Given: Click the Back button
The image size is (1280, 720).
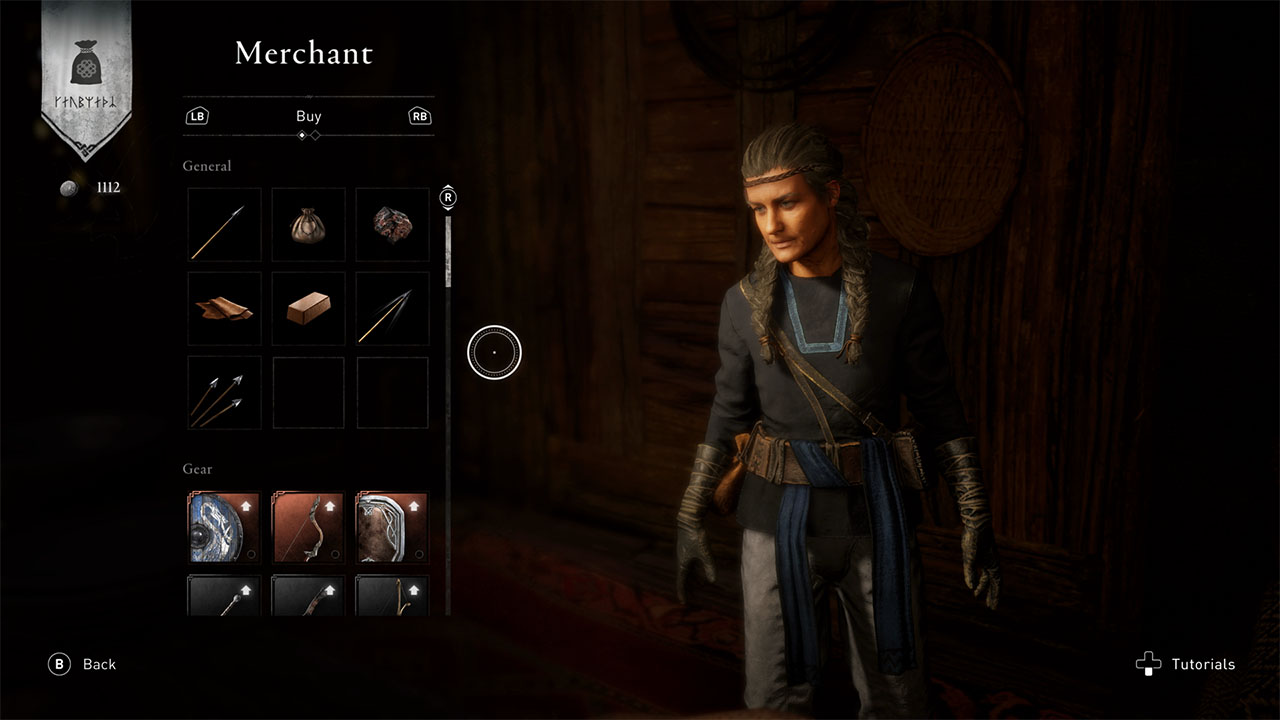Looking at the screenshot, I should pos(84,664).
